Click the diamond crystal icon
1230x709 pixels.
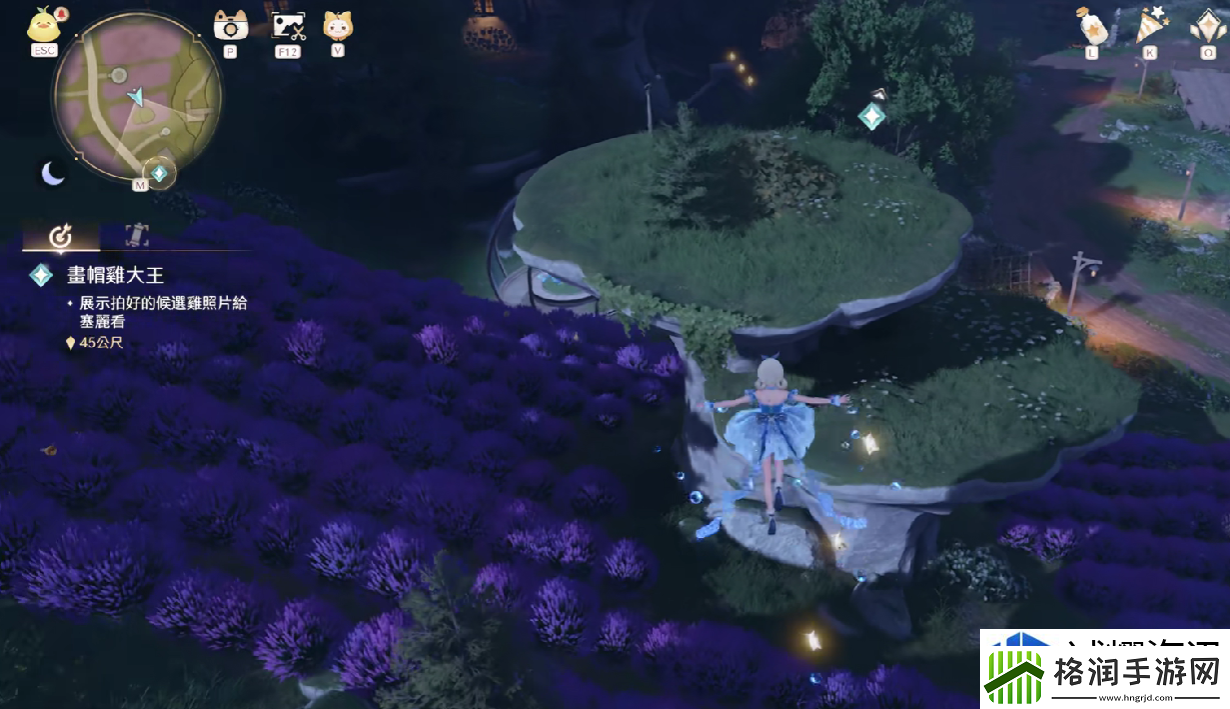[x=1208, y=24]
